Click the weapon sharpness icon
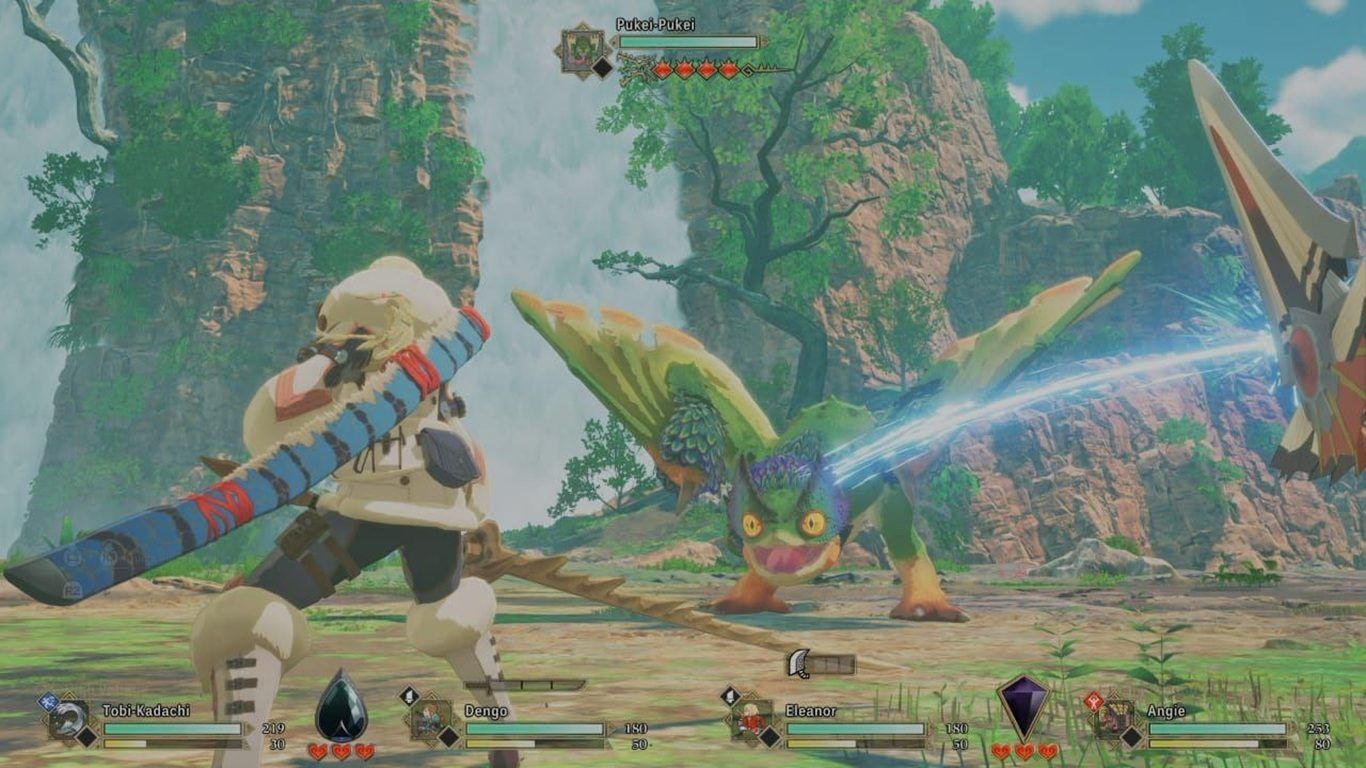Viewport: 1366px width, 768px height. click(x=798, y=663)
